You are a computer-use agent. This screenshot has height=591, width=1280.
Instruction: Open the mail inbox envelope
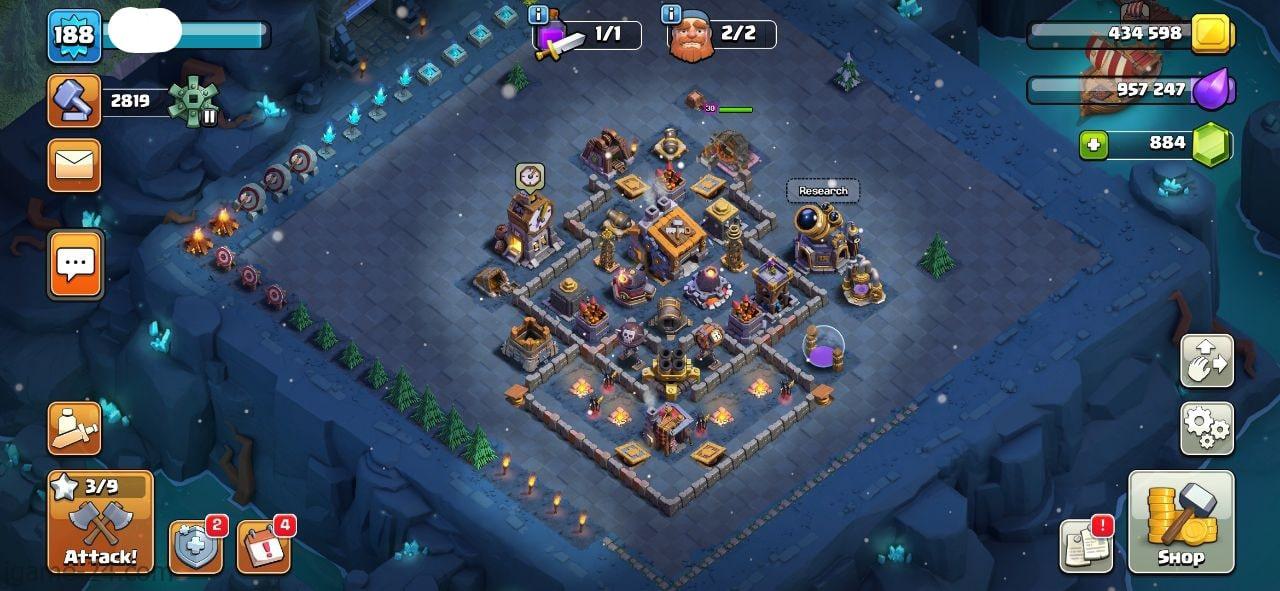(x=74, y=165)
